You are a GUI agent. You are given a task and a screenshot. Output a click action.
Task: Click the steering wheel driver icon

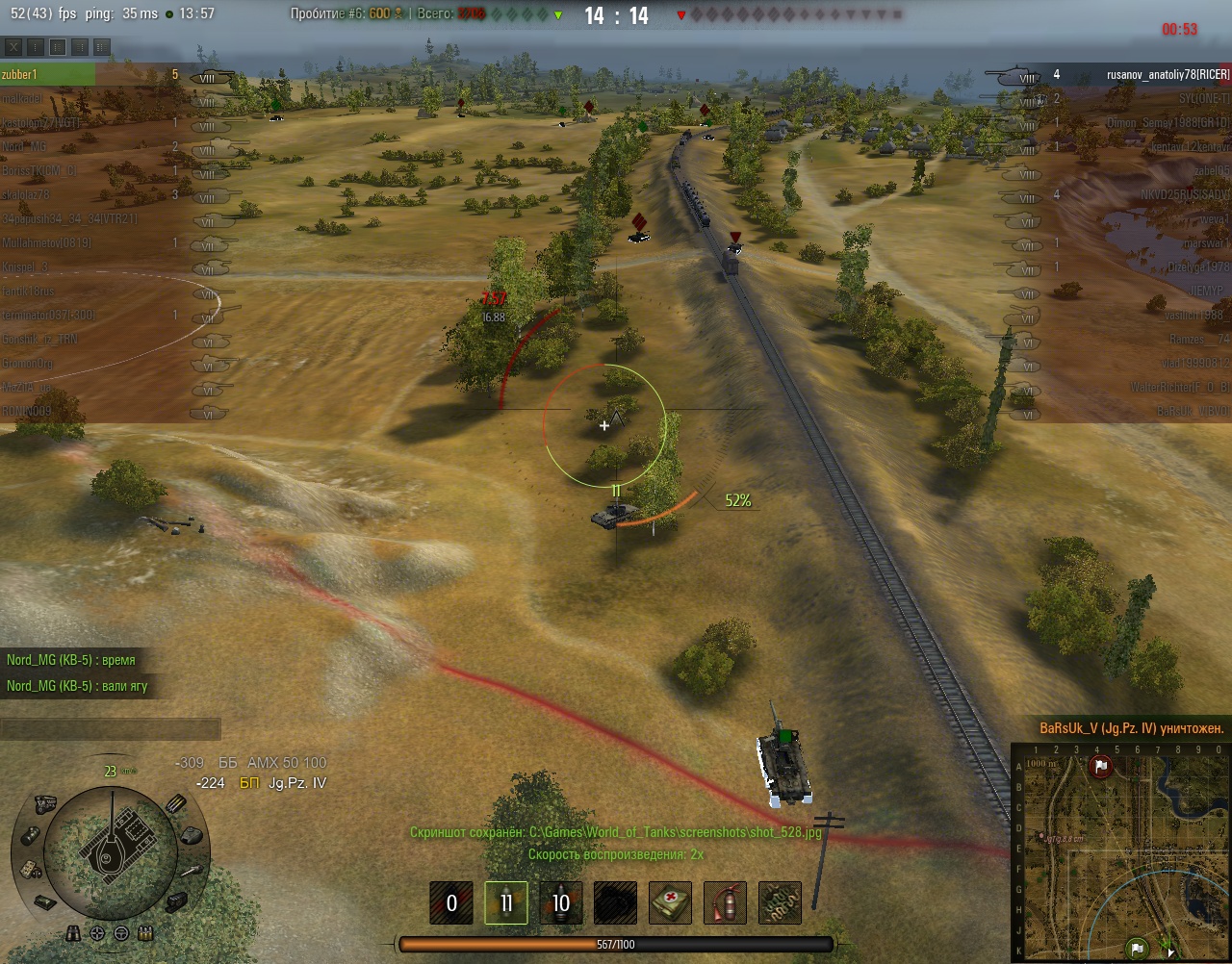point(121,933)
